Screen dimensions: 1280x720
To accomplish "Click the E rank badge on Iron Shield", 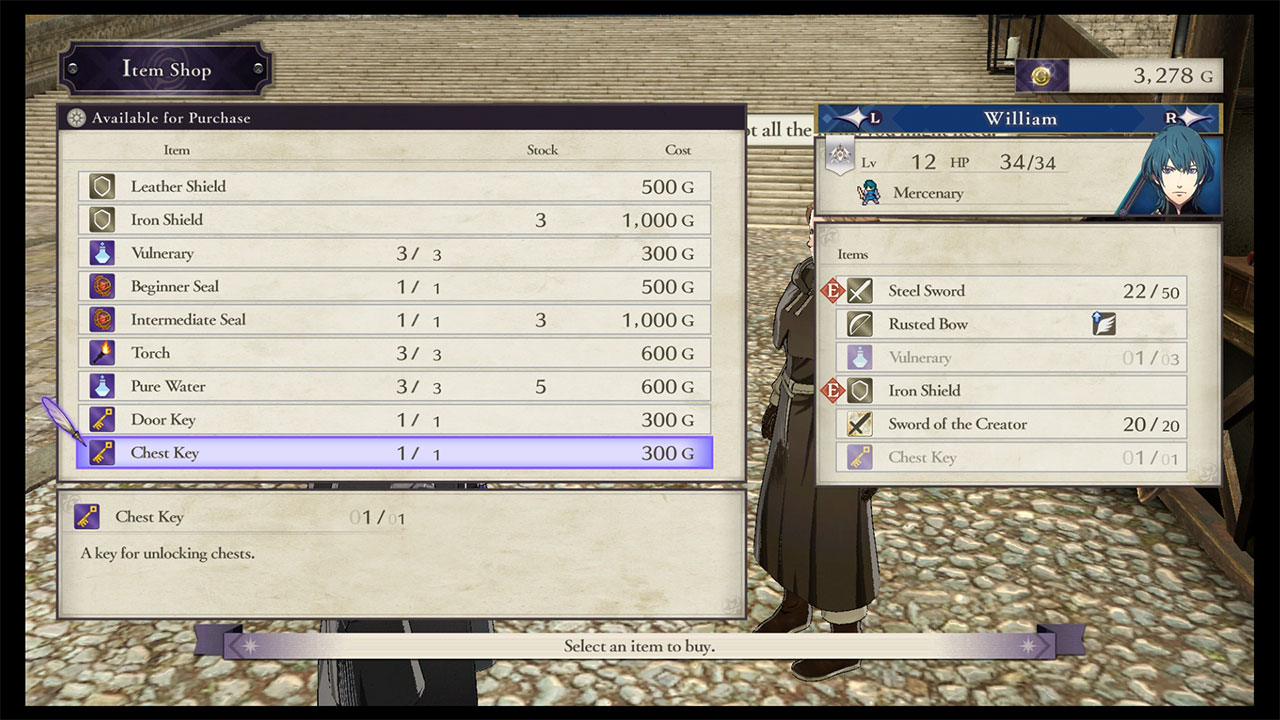I will click(x=833, y=390).
